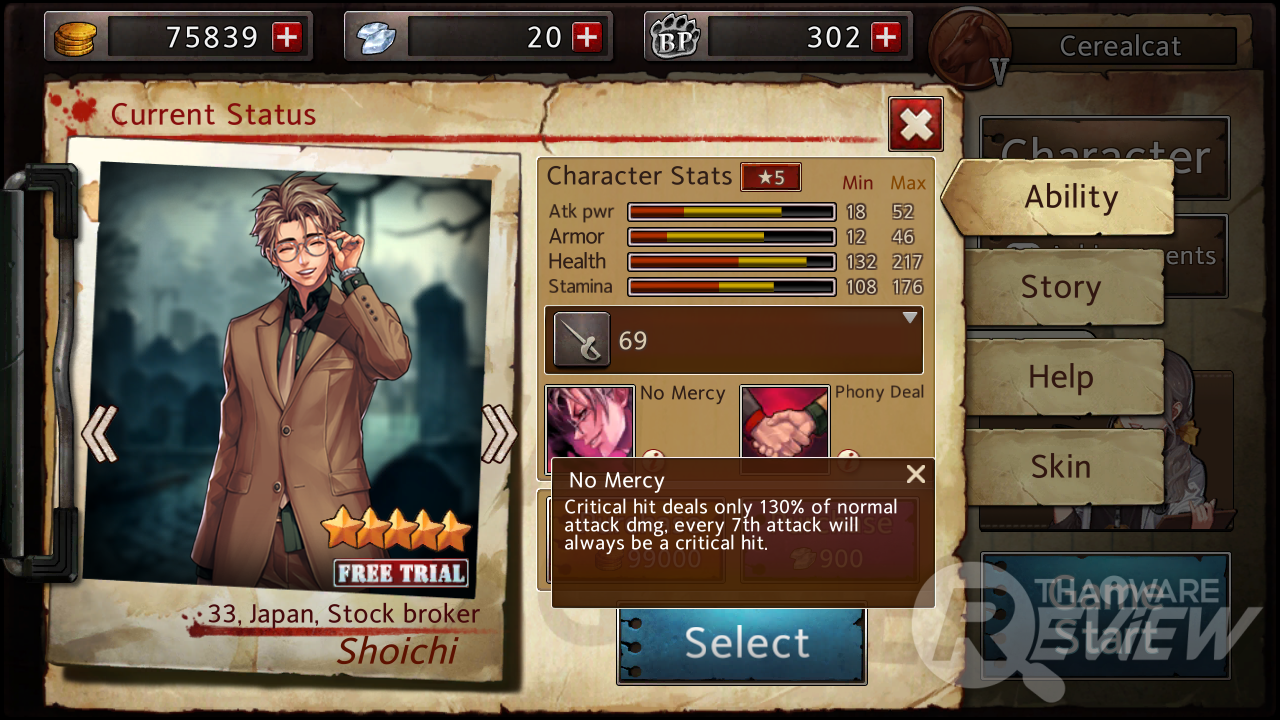The height and width of the screenshot is (720, 1280).
Task: Open the Cerealcat player profile
Action: (x=1119, y=46)
